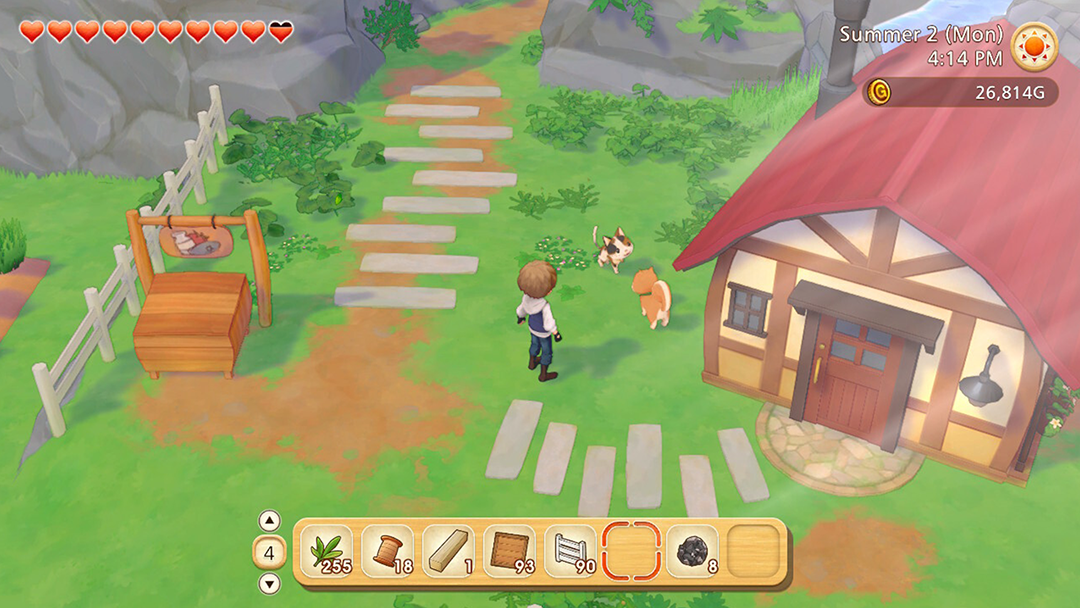Select the thread spool slot
This screenshot has height=608, width=1080.
coord(388,552)
